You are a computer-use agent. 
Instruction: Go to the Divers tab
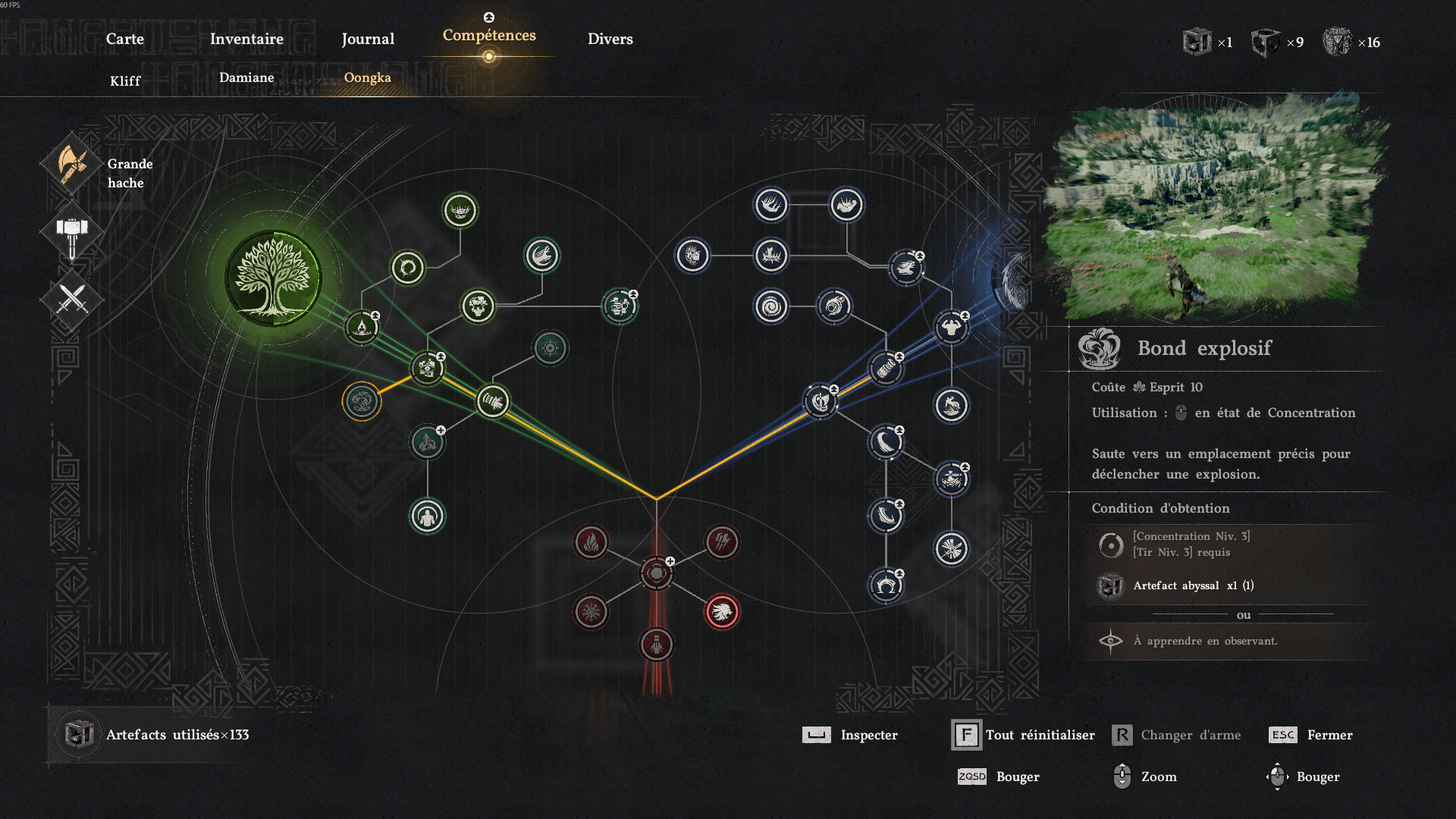[610, 39]
